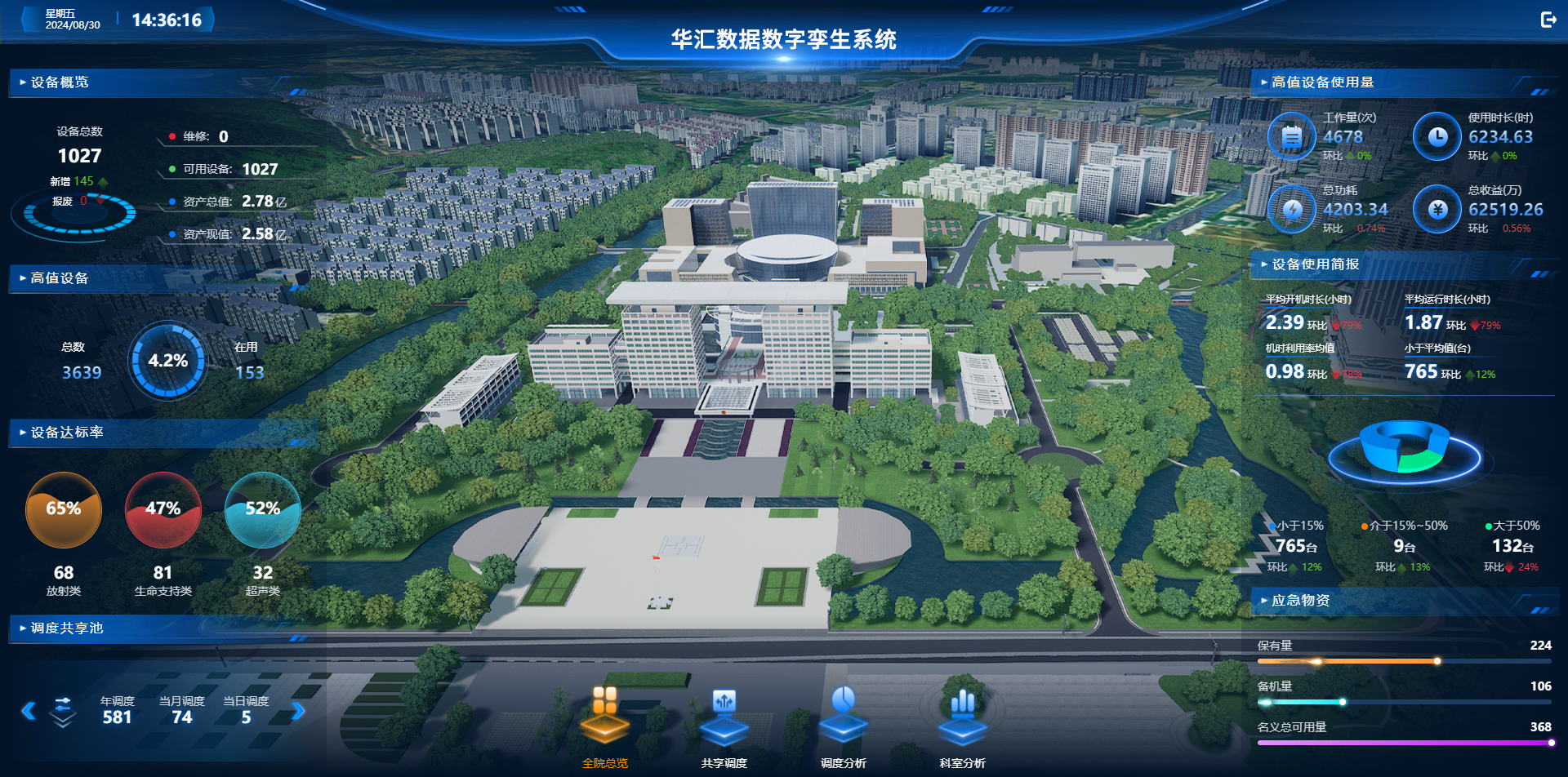Image resolution: width=1568 pixels, height=777 pixels.
Task: Click the 工作量 clipboard icon
Action: click(1291, 136)
